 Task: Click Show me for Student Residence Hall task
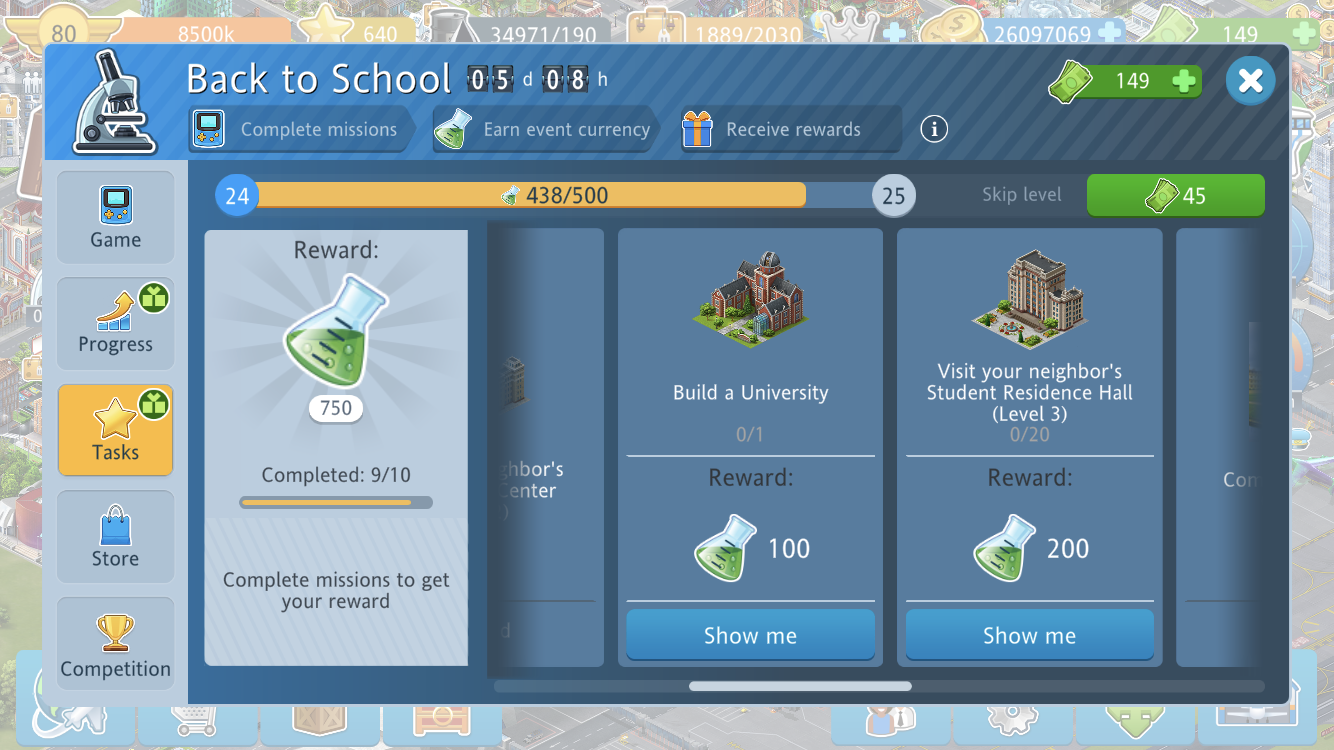tap(1029, 636)
